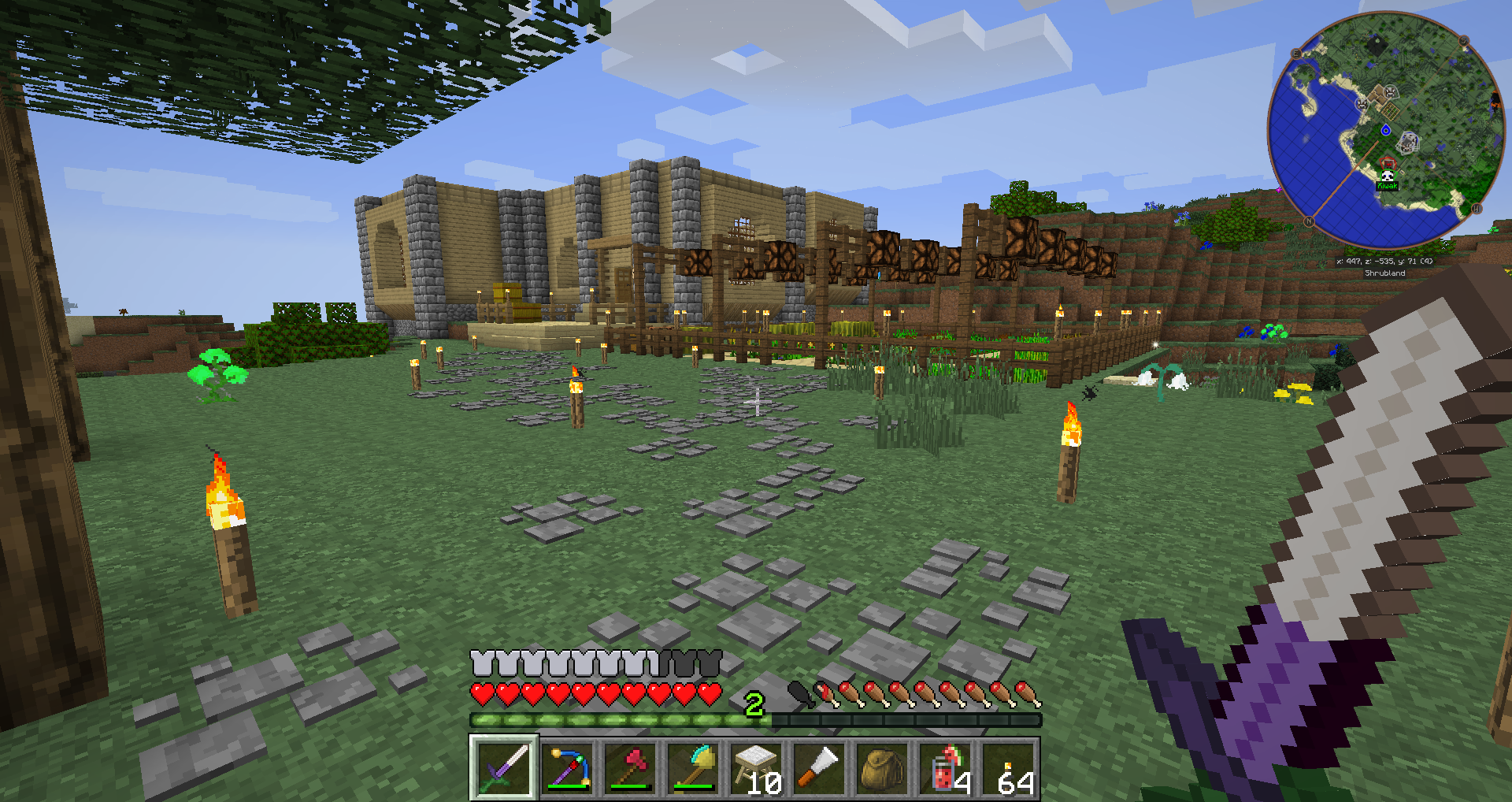Pick the stool stack of 10
This screenshot has height=802, width=1512.
(x=757, y=768)
